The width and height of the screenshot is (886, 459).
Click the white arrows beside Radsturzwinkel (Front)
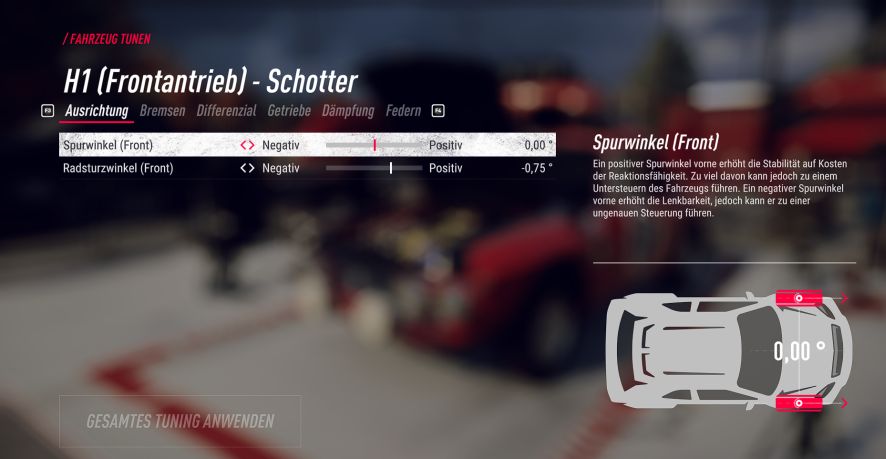pos(247,168)
